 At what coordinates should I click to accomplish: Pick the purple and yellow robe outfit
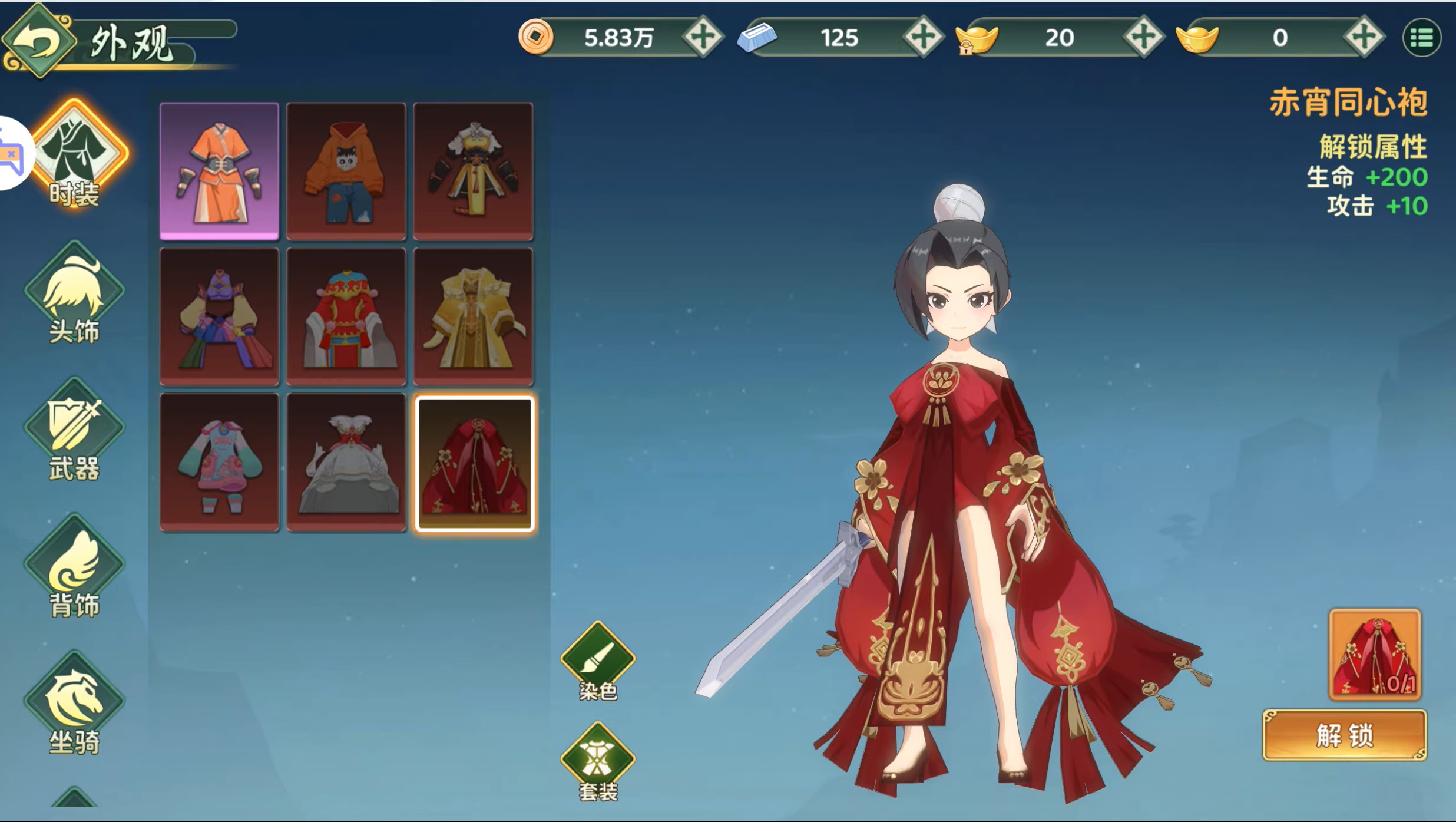click(219, 316)
